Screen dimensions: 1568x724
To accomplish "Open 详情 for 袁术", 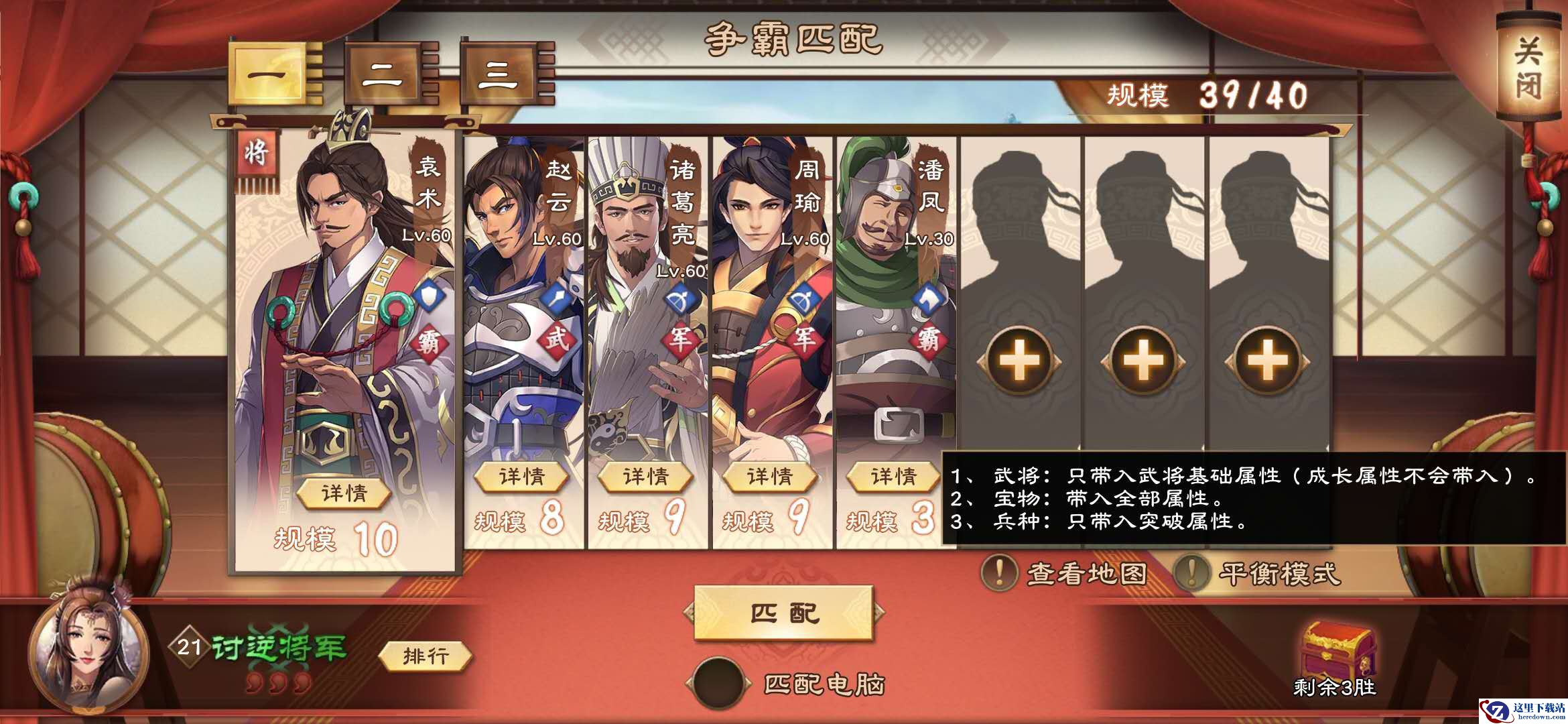I will (x=344, y=494).
